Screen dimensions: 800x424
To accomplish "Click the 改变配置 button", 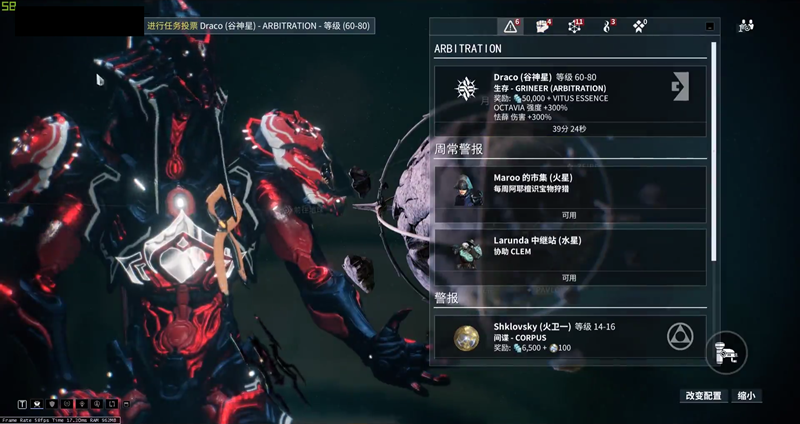I will pos(703,396).
